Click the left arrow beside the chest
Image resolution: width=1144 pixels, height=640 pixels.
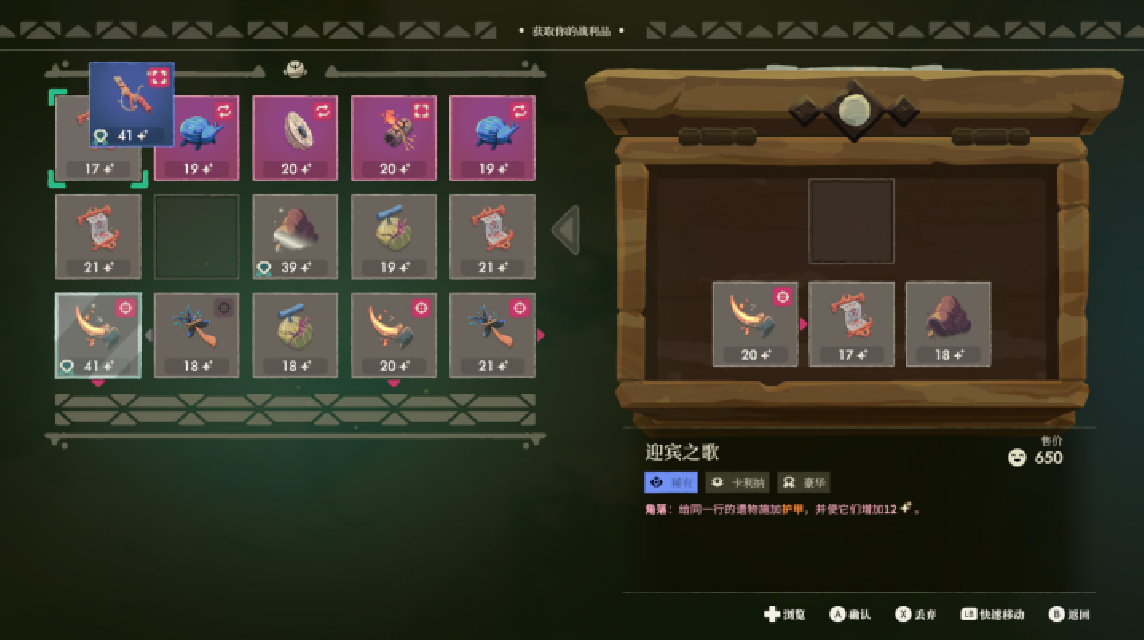point(566,231)
